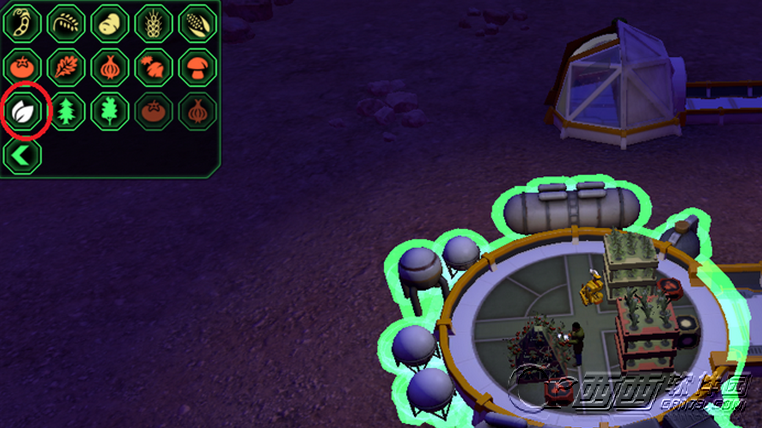The height and width of the screenshot is (428, 762).
Task: Select the orange maple leaves icon
Action: click(x=153, y=66)
